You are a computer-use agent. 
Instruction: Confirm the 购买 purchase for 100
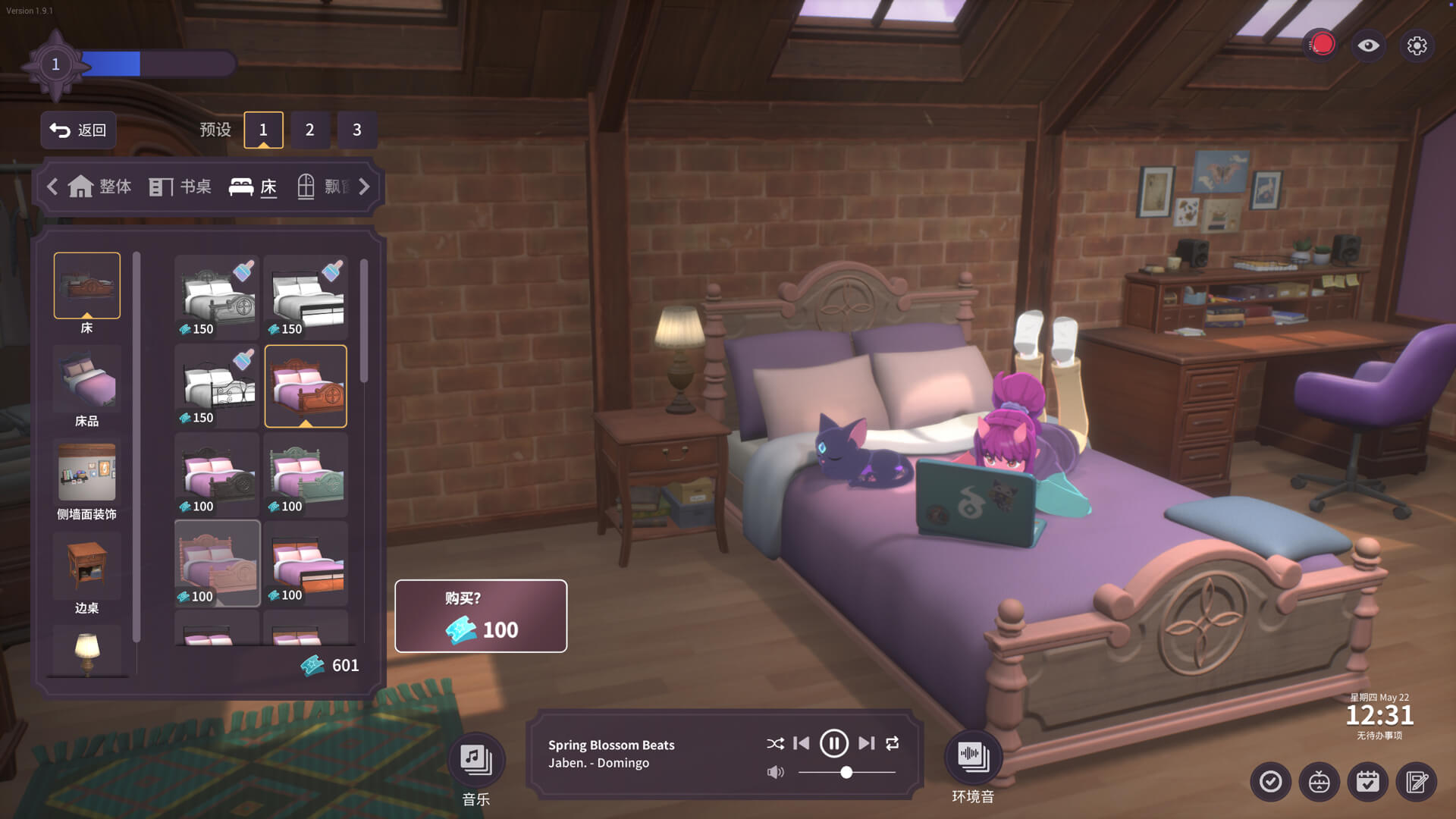click(481, 616)
